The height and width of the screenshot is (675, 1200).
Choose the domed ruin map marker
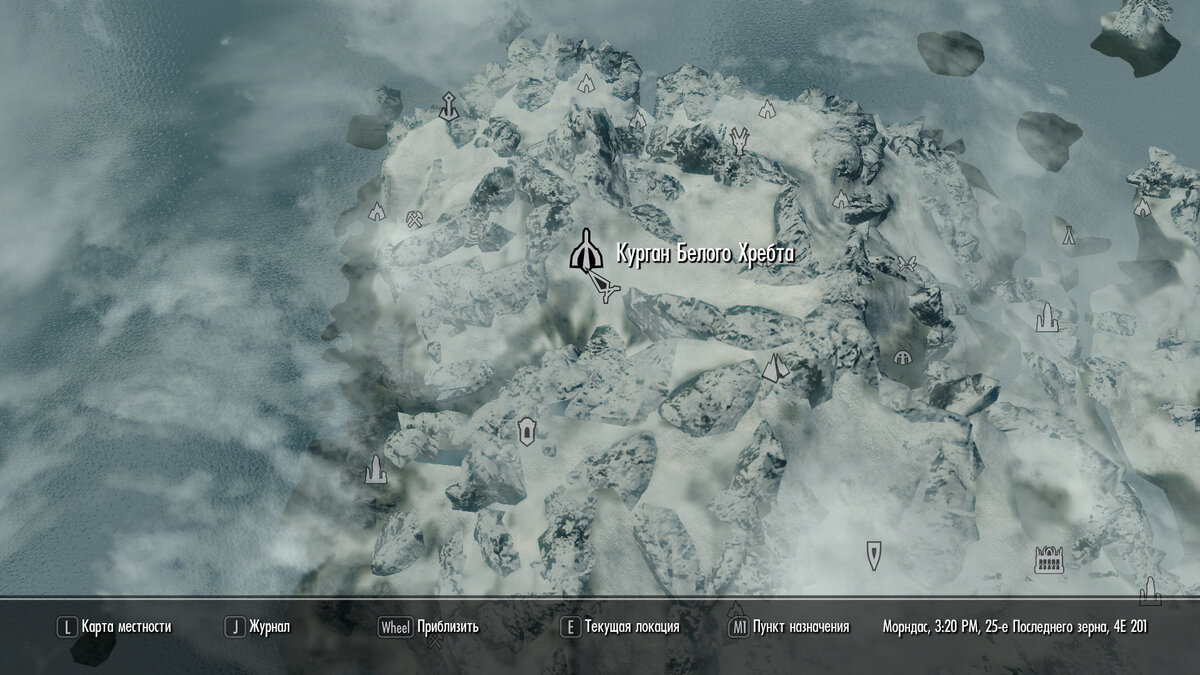click(x=902, y=357)
